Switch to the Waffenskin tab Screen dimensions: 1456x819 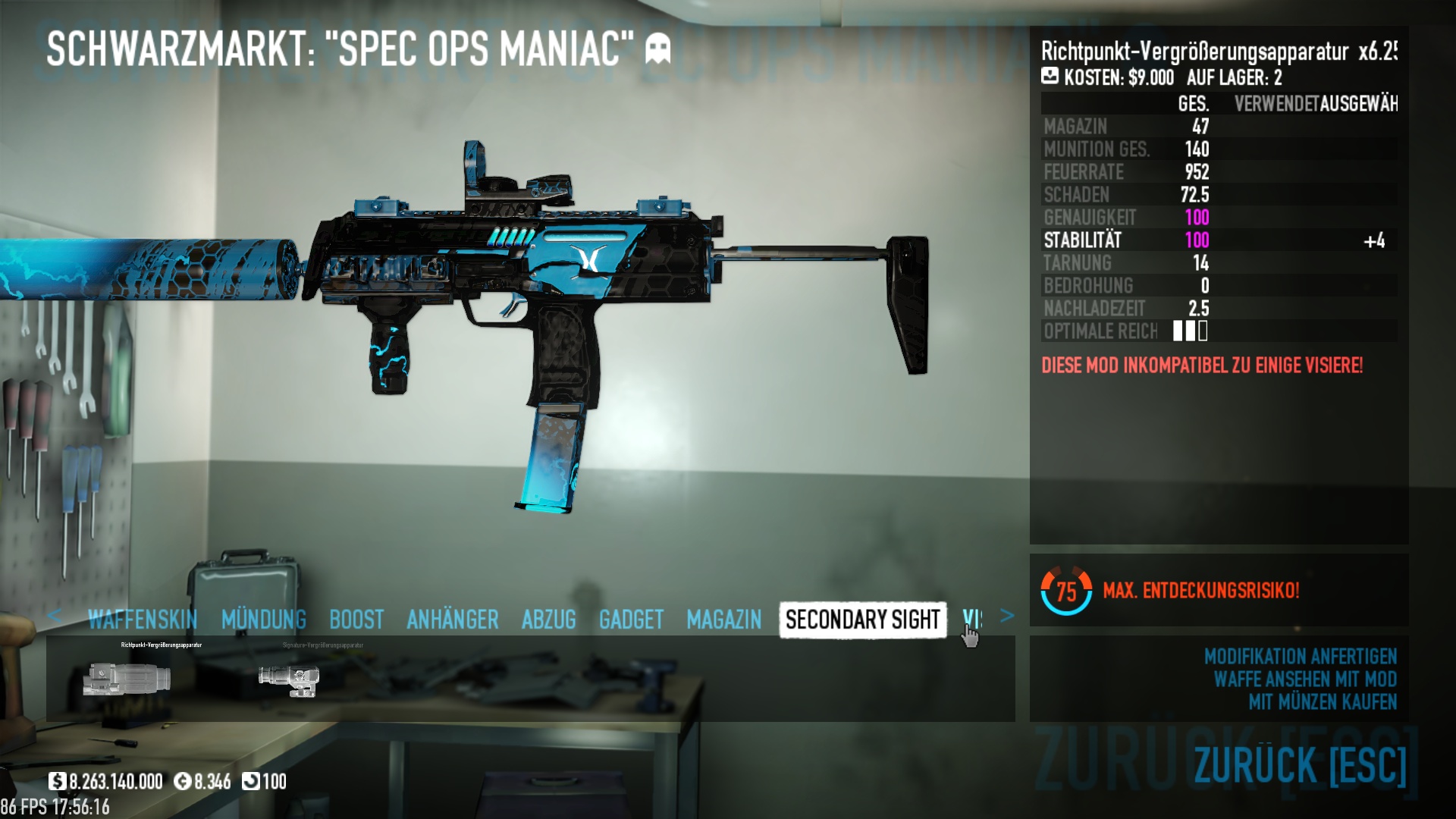[x=143, y=620]
